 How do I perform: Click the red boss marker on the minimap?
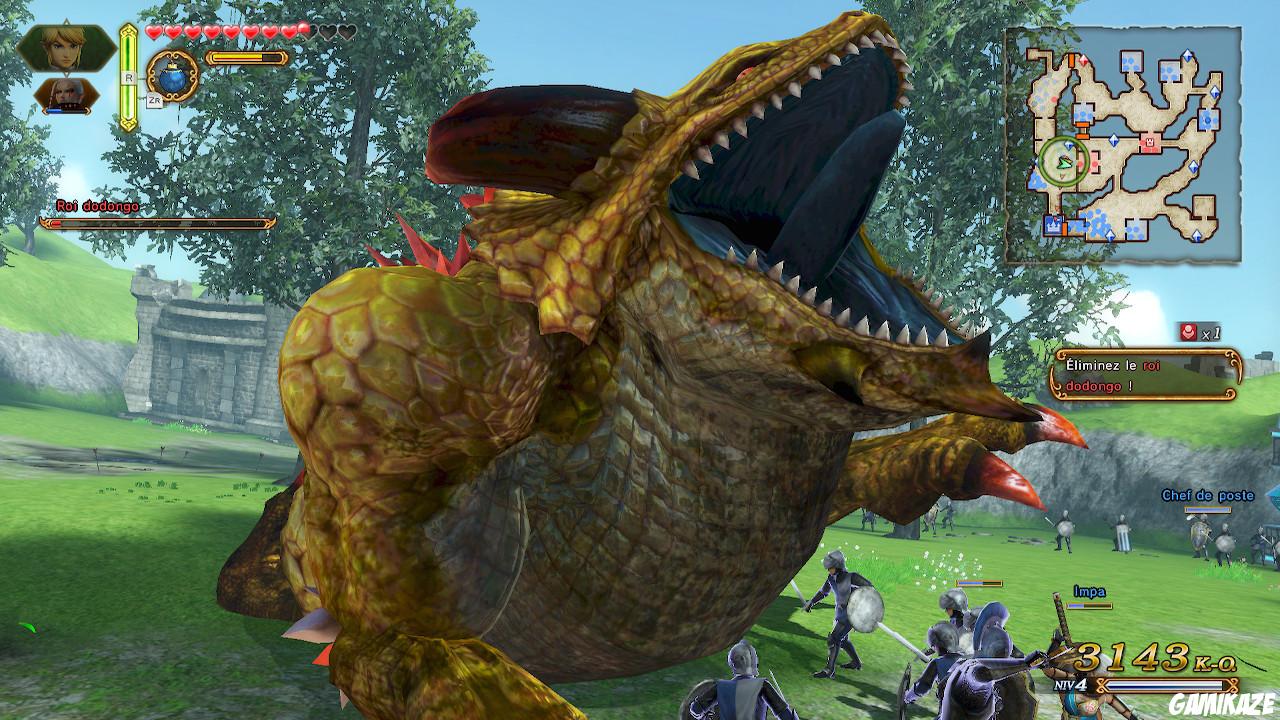(x=1085, y=60)
